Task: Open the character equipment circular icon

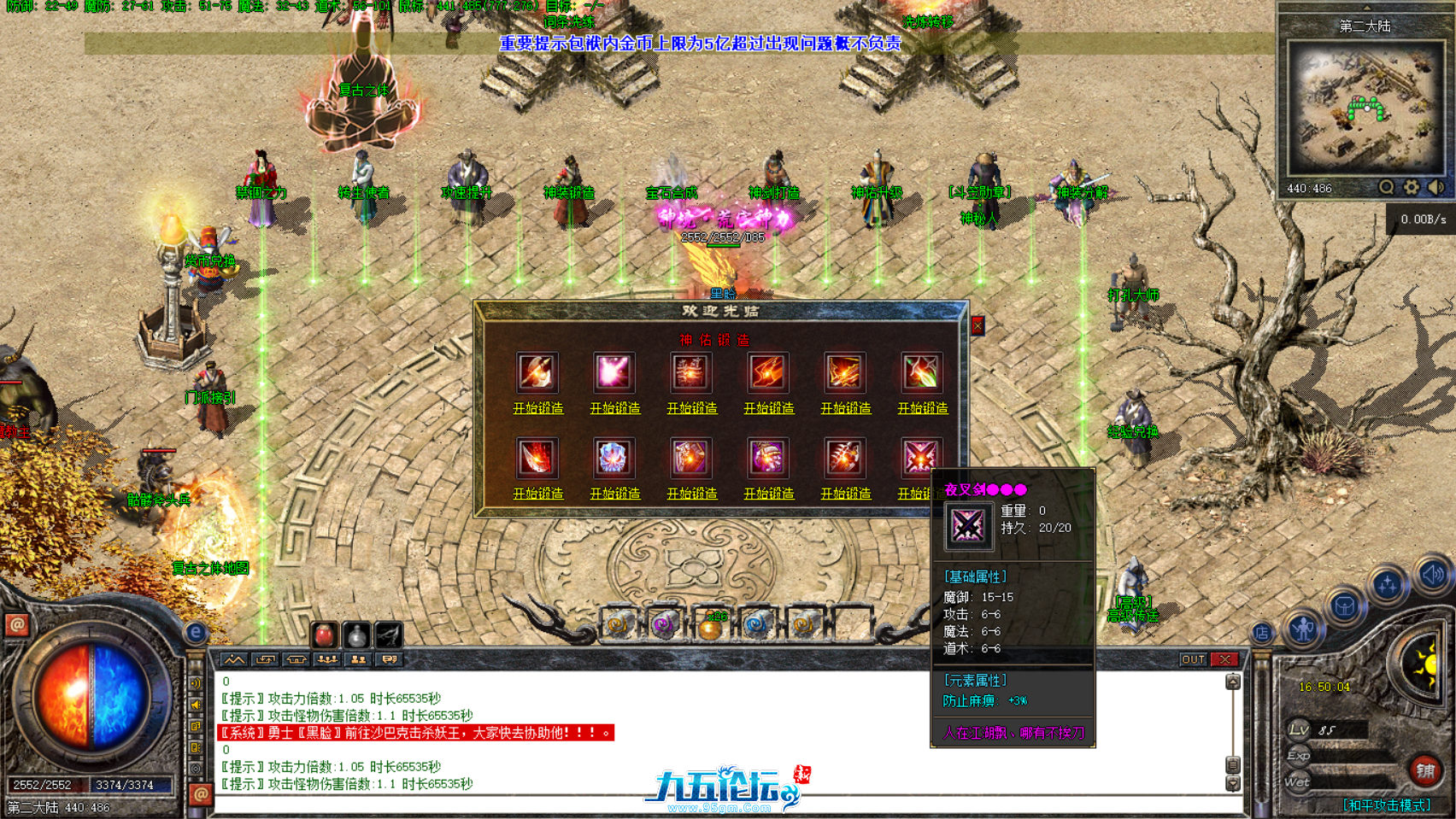Action: (x=1303, y=630)
